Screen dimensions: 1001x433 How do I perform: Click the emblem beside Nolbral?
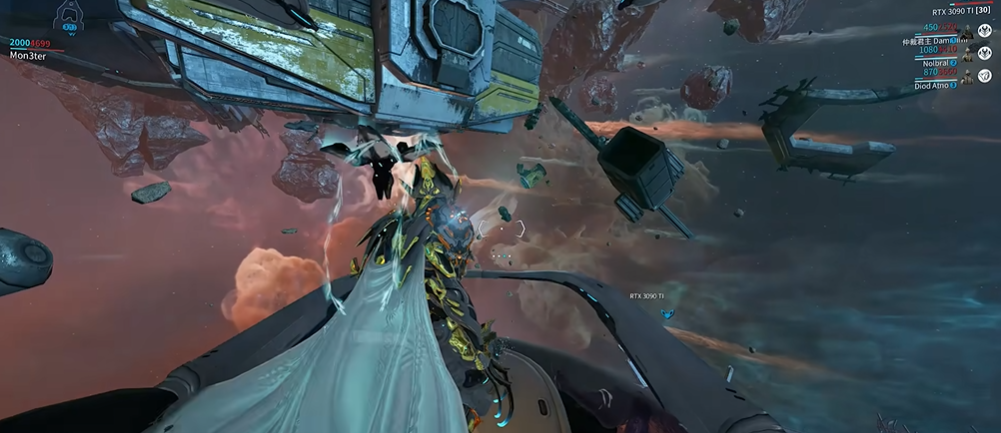[986, 54]
